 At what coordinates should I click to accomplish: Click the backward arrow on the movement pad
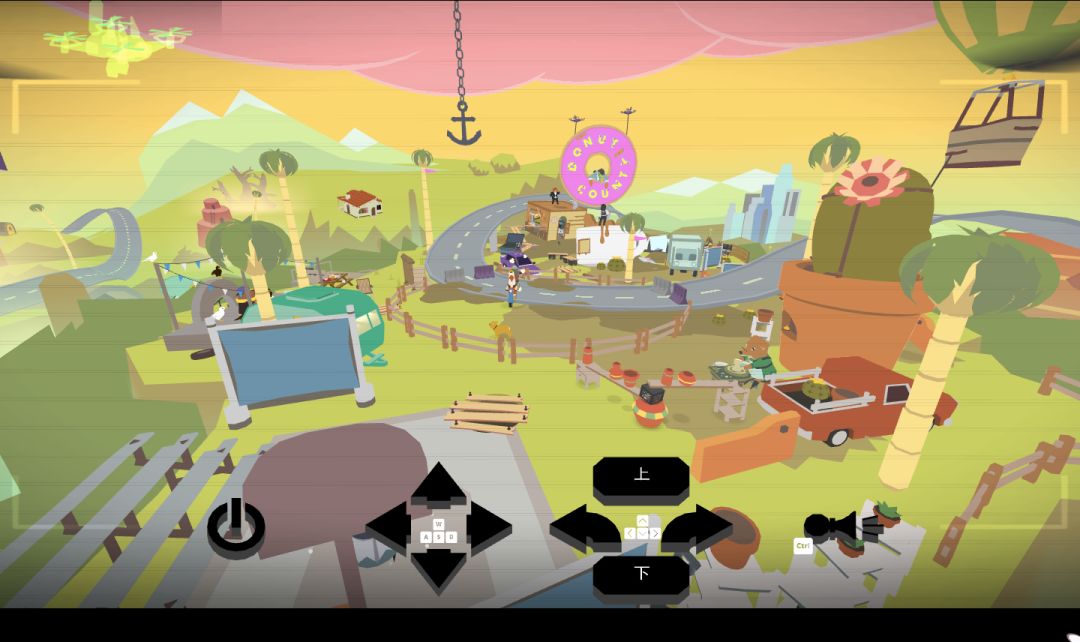pyautogui.click(x=438, y=570)
